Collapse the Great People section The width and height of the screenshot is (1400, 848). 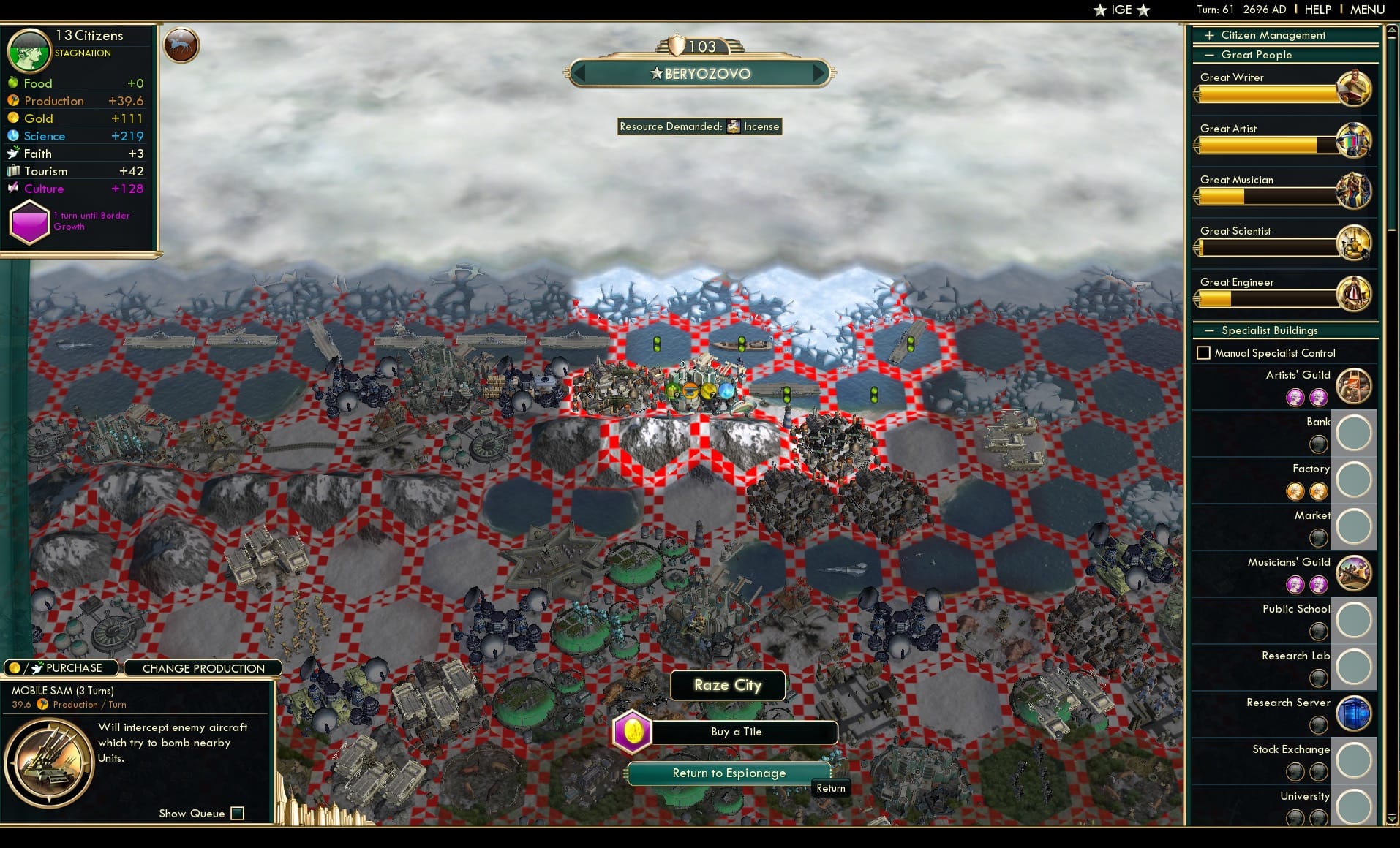coord(1211,55)
